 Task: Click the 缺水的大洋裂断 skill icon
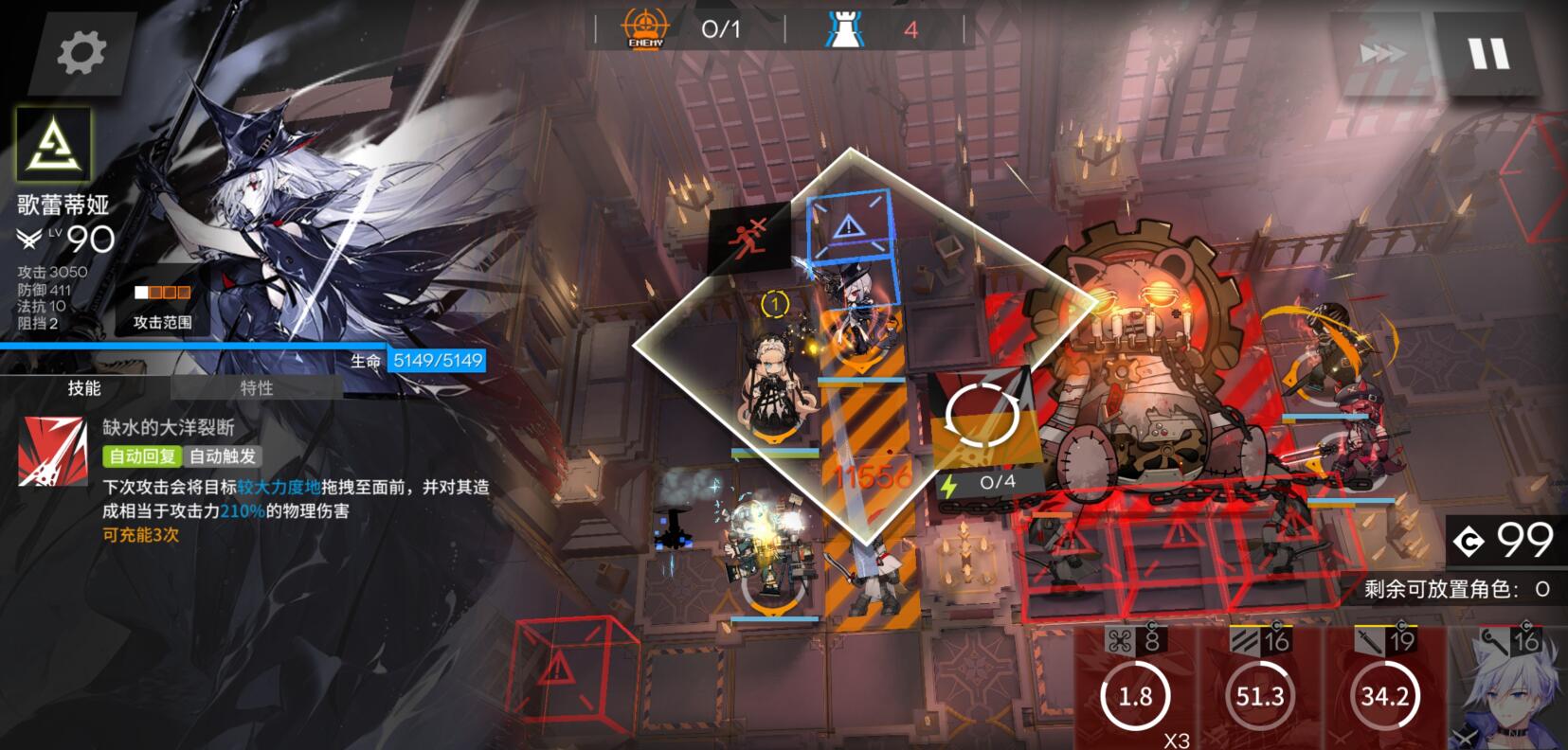[x=53, y=452]
